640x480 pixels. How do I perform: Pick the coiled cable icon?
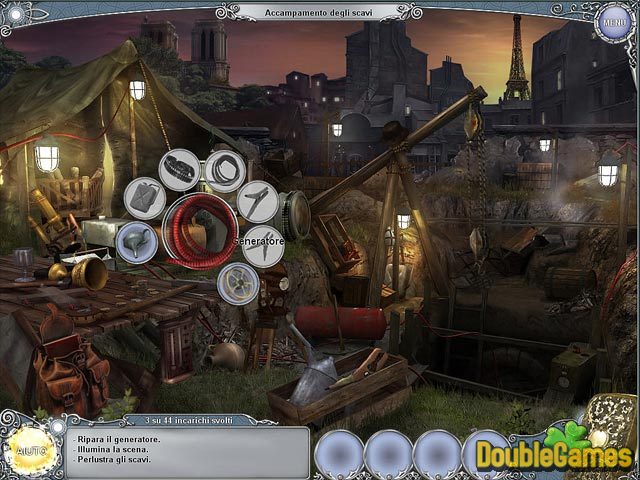[224, 170]
